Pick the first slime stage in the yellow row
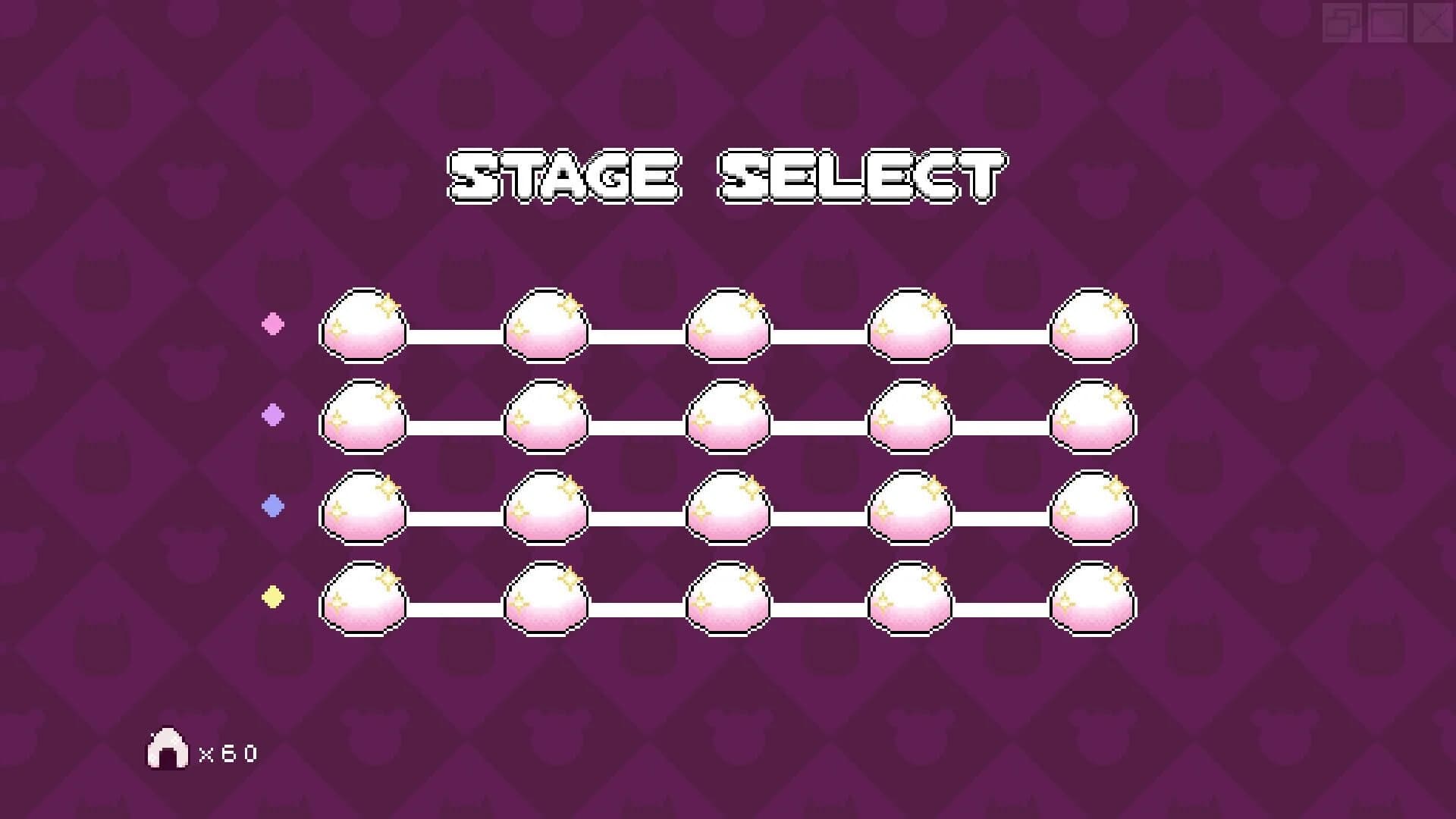This screenshot has height=819, width=1456. [x=364, y=603]
